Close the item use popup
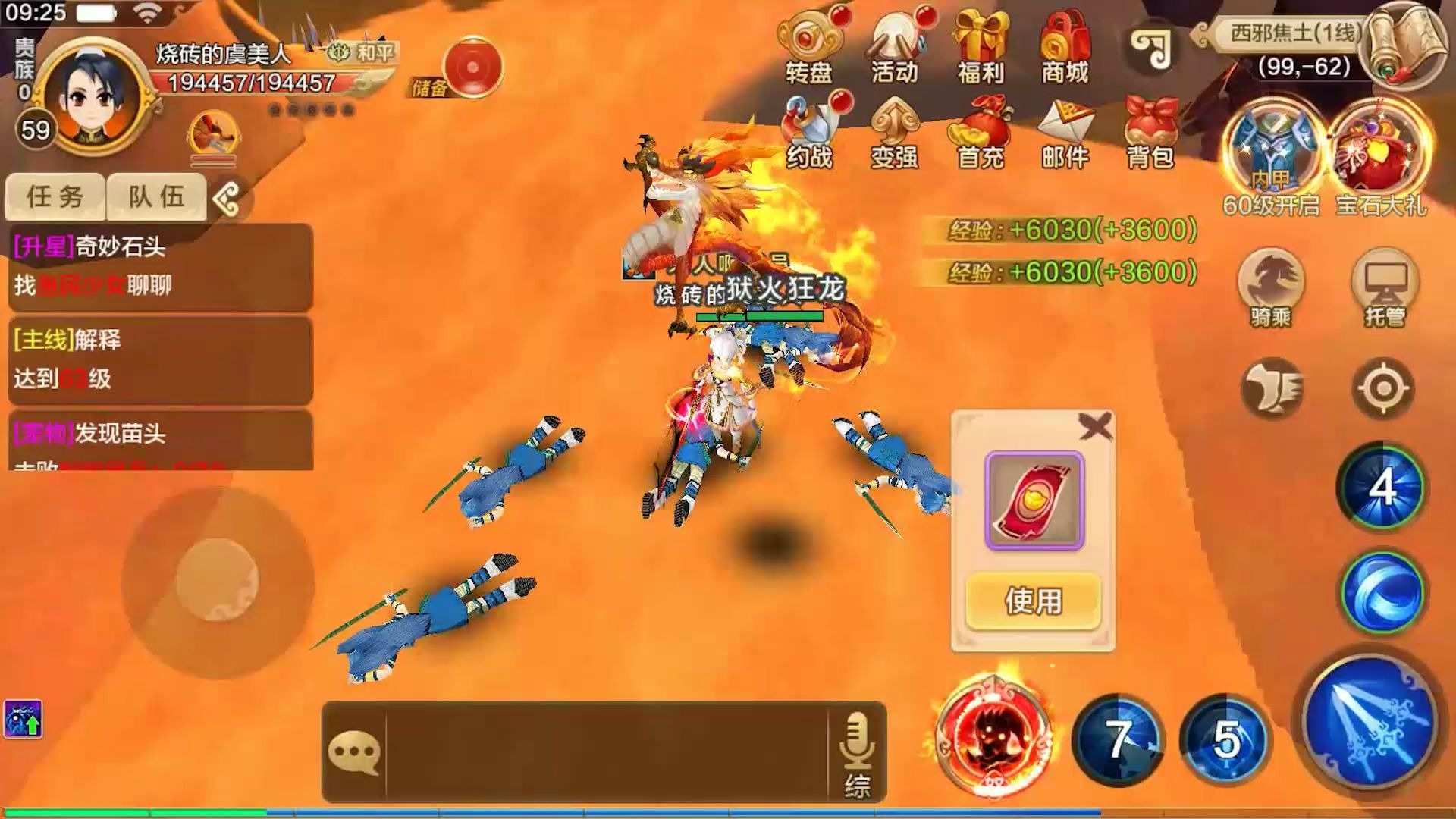 [1095, 428]
